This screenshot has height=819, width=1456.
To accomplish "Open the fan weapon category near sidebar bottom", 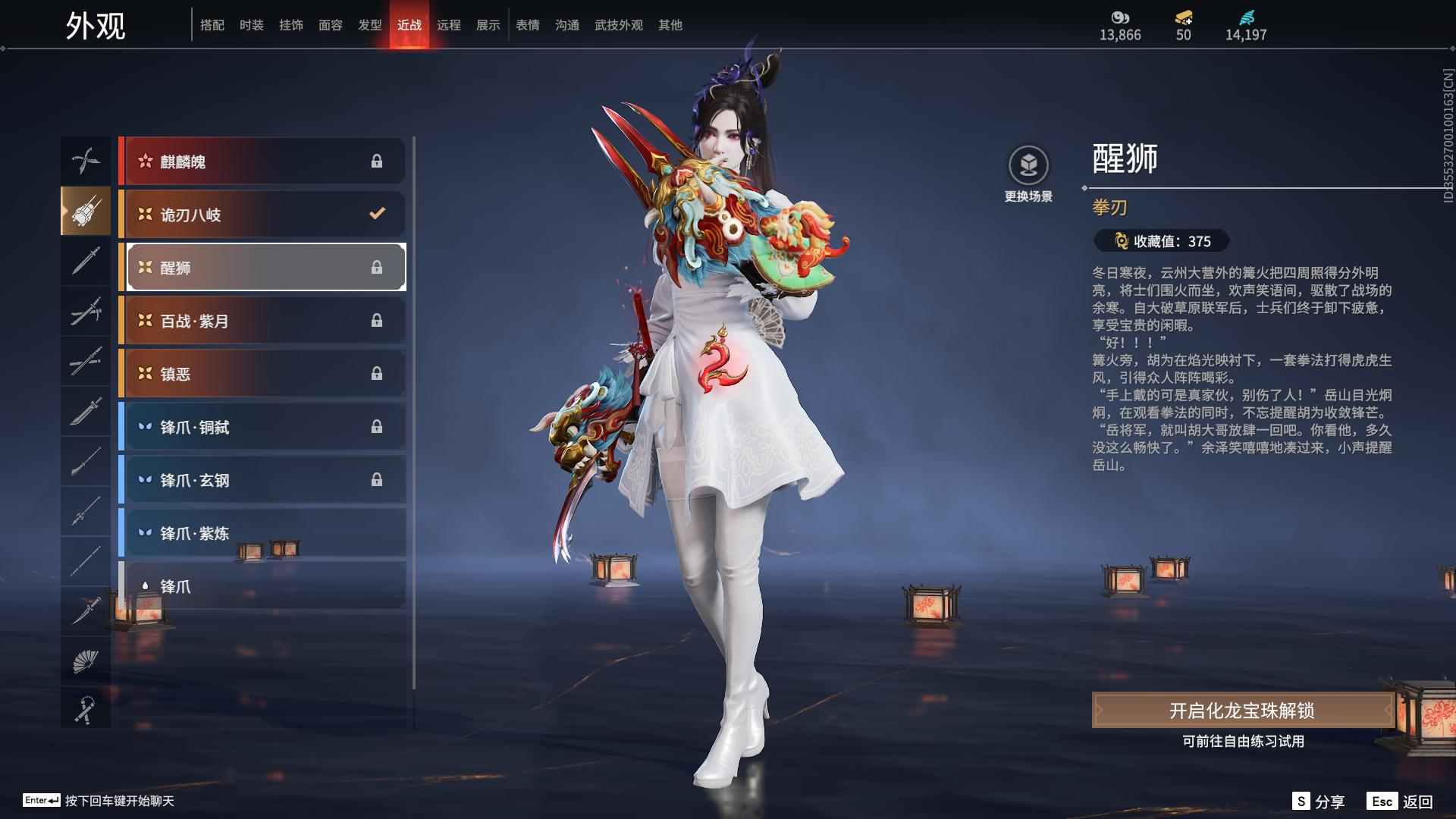I will point(86,659).
